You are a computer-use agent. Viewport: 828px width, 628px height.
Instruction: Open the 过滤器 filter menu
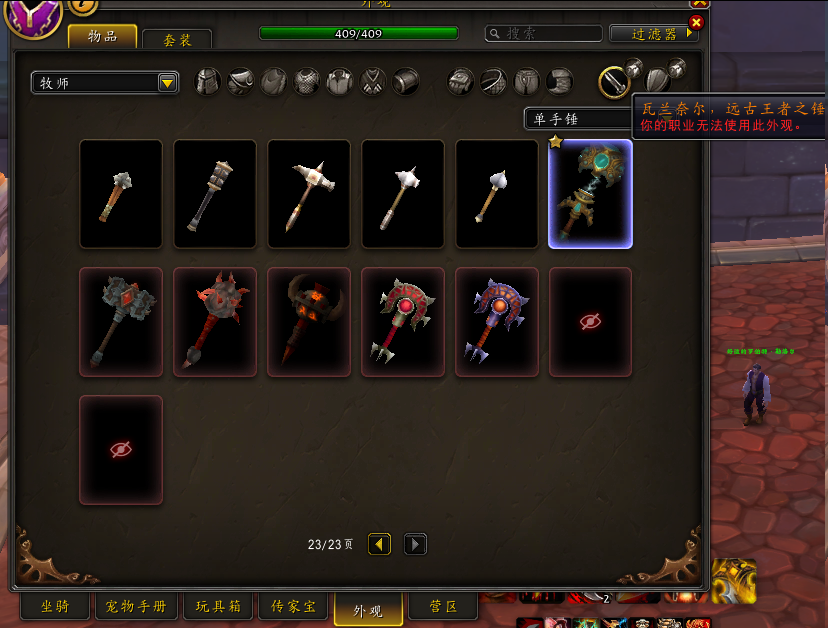pos(653,33)
